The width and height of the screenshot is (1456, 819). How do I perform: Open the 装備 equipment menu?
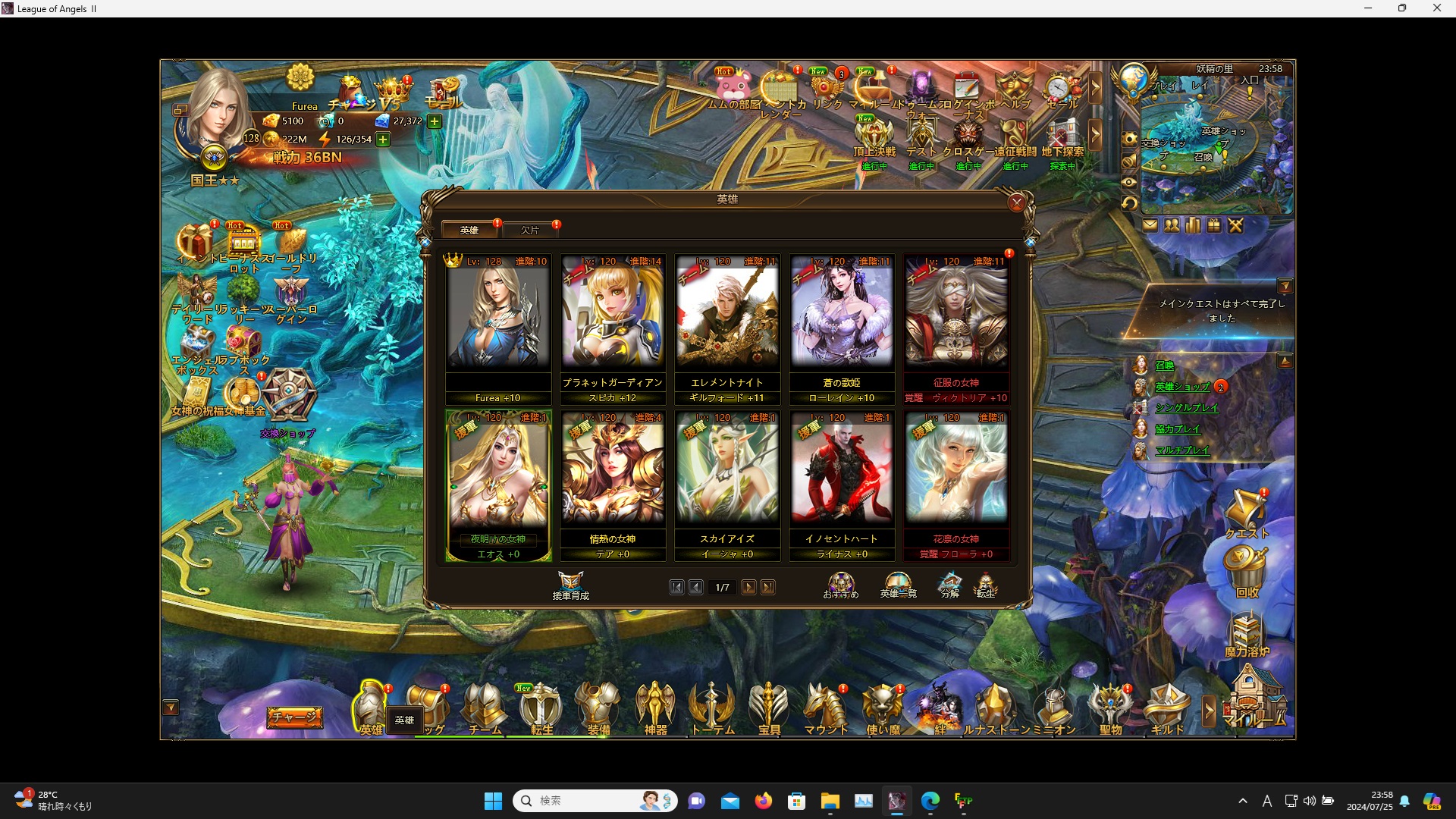[x=598, y=709]
